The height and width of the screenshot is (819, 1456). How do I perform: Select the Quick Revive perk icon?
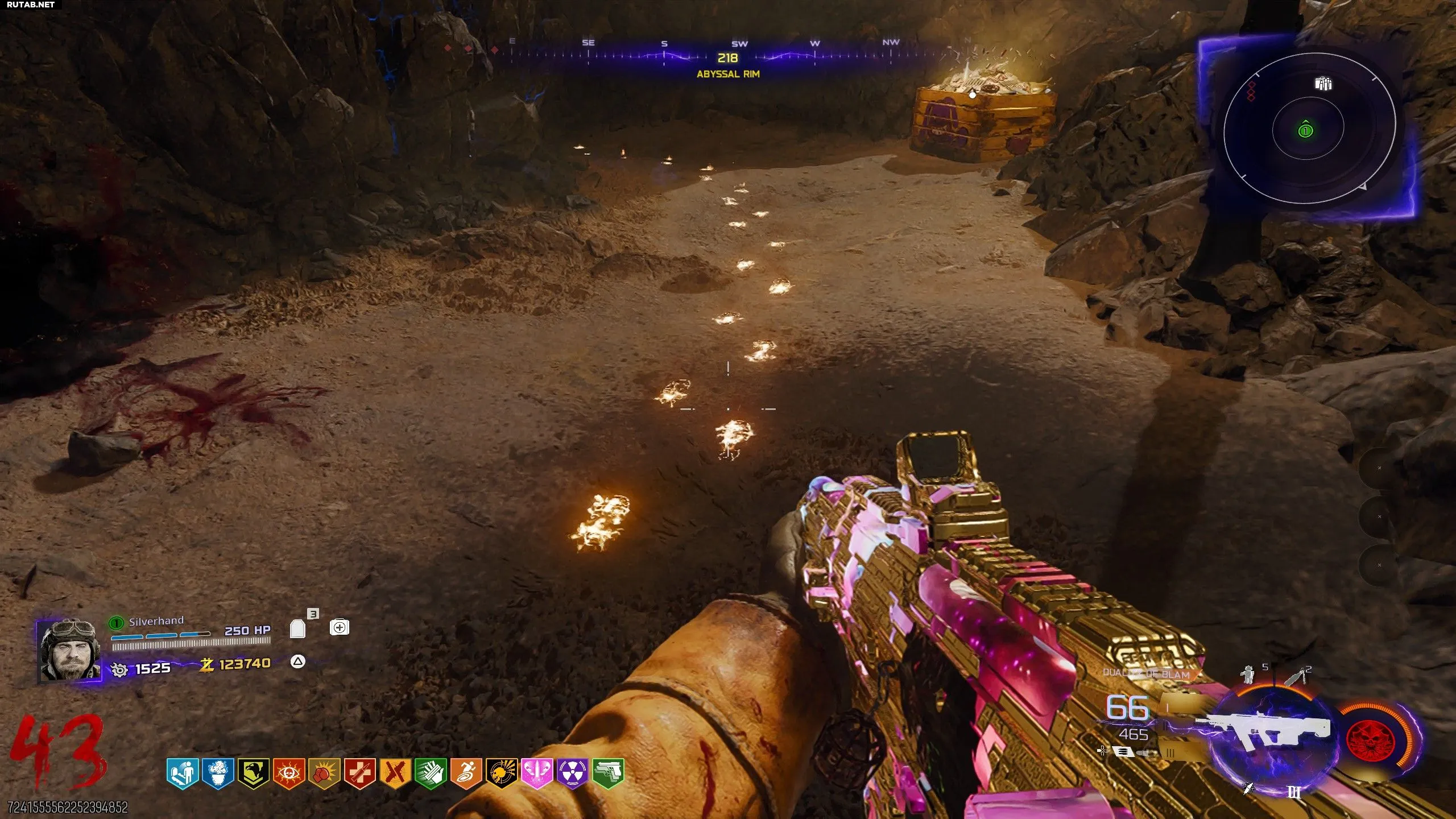click(x=183, y=773)
